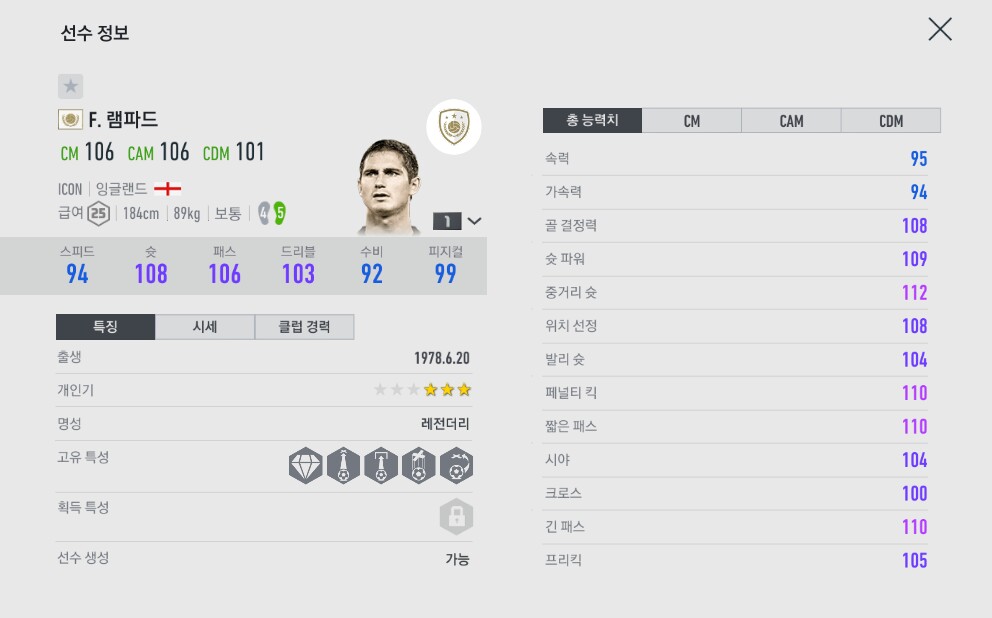
Task: Switch to the 특징 tab
Action: [x=105, y=327]
